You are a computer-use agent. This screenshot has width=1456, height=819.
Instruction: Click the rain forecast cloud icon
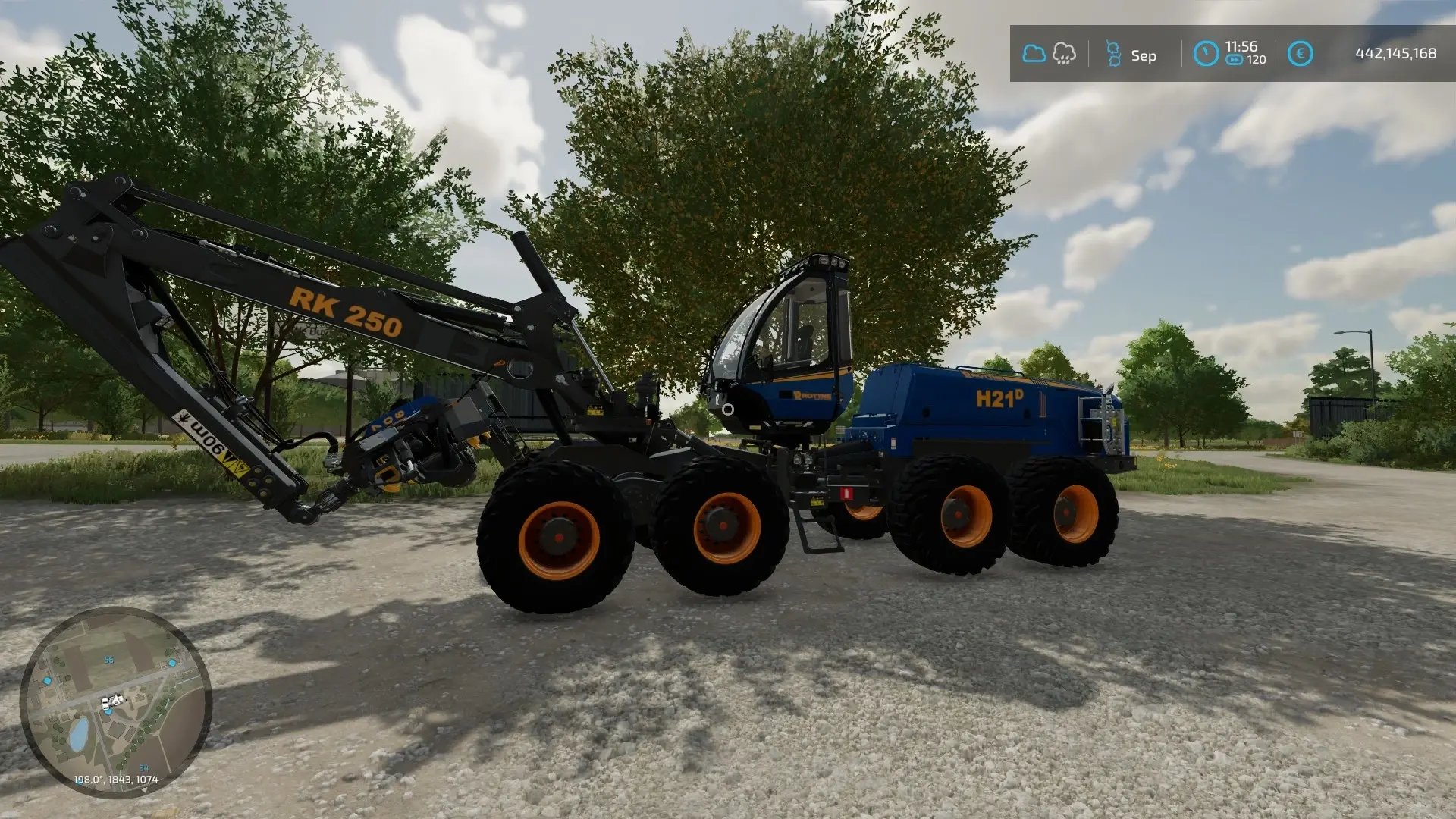(x=1064, y=53)
